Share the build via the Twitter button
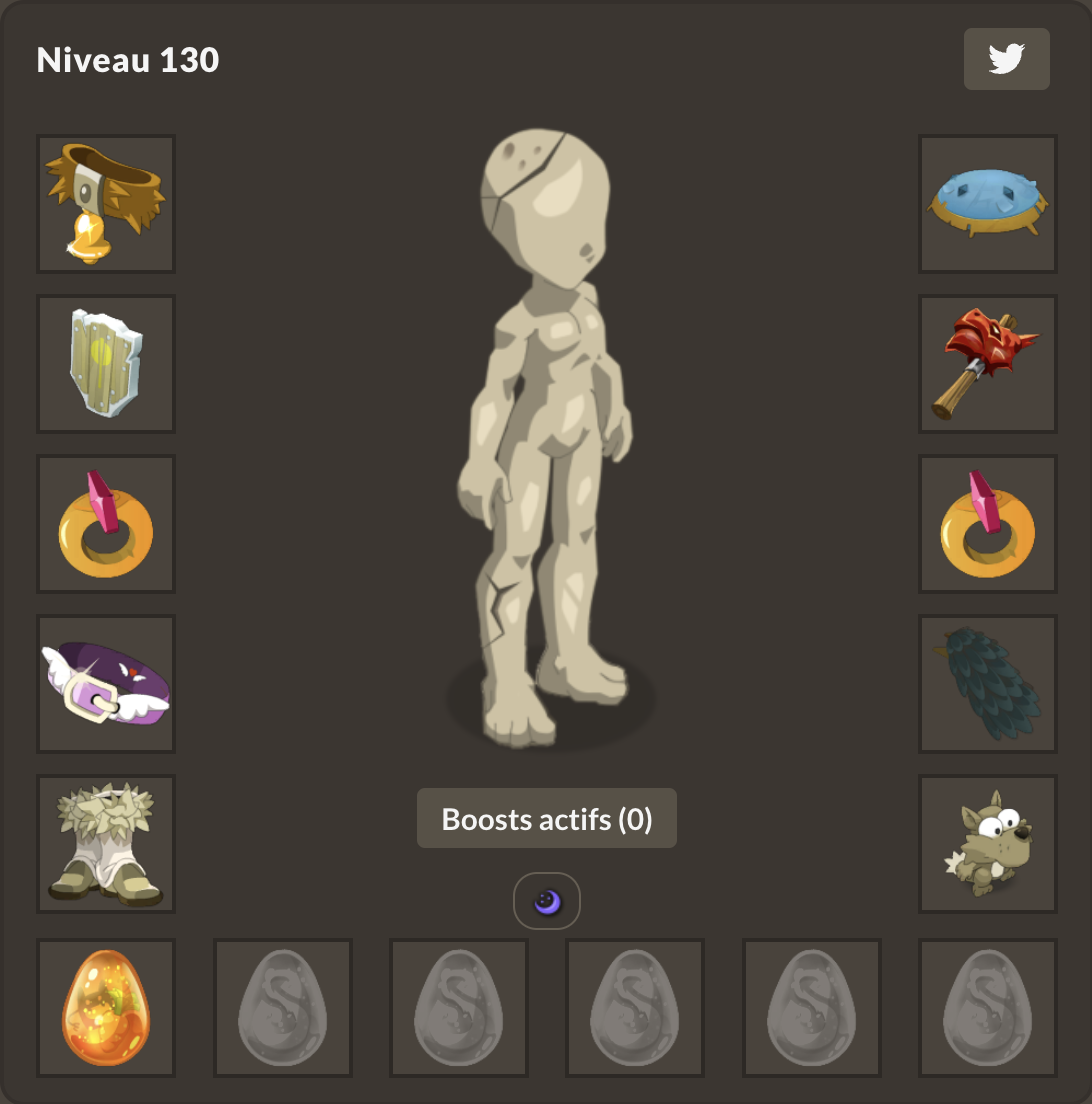The width and height of the screenshot is (1092, 1104). (x=1006, y=59)
